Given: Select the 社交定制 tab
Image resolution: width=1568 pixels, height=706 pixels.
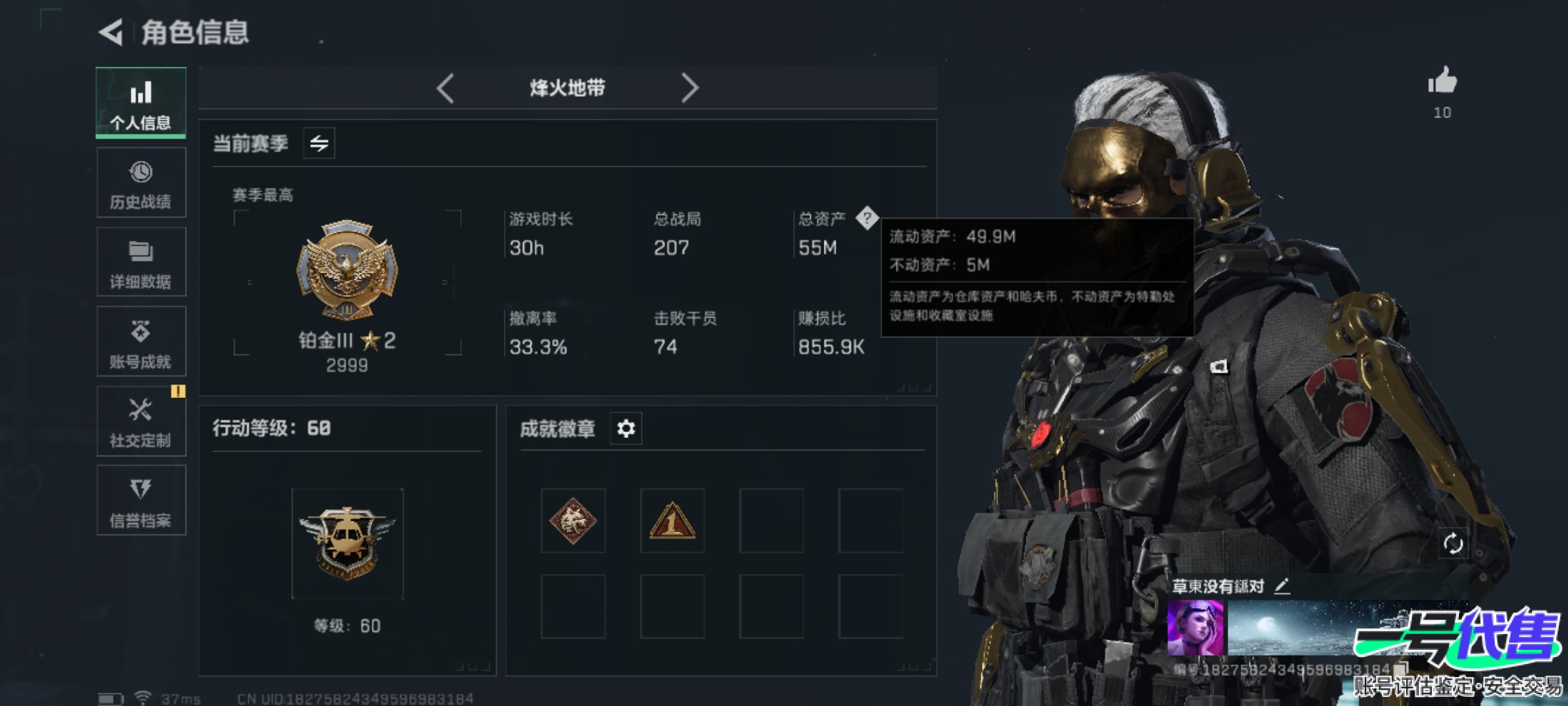Looking at the screenshot, I should click(x=141, y=422).
